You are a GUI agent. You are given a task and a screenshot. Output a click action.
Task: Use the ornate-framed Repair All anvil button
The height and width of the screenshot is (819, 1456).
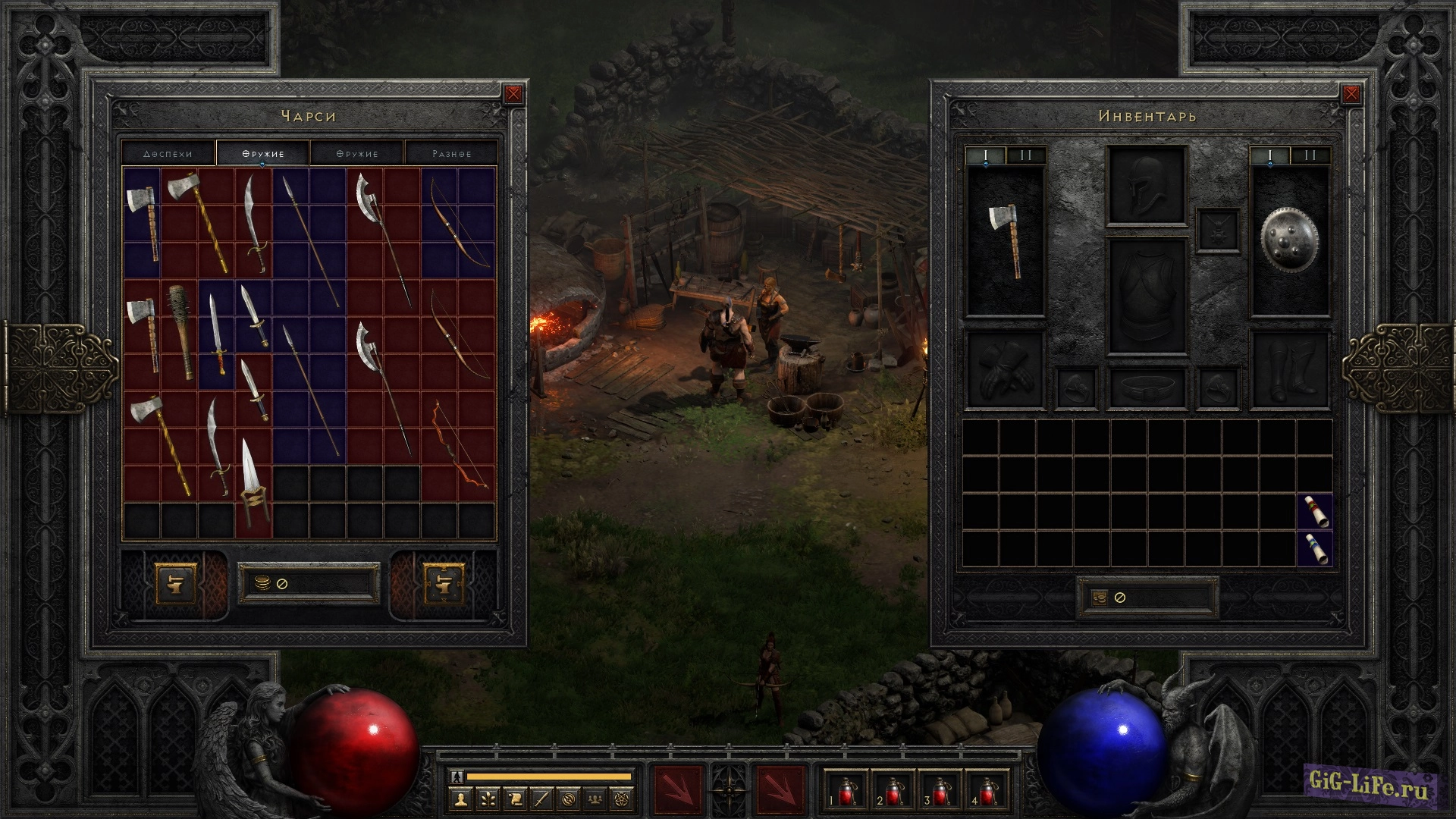point(444,584)
